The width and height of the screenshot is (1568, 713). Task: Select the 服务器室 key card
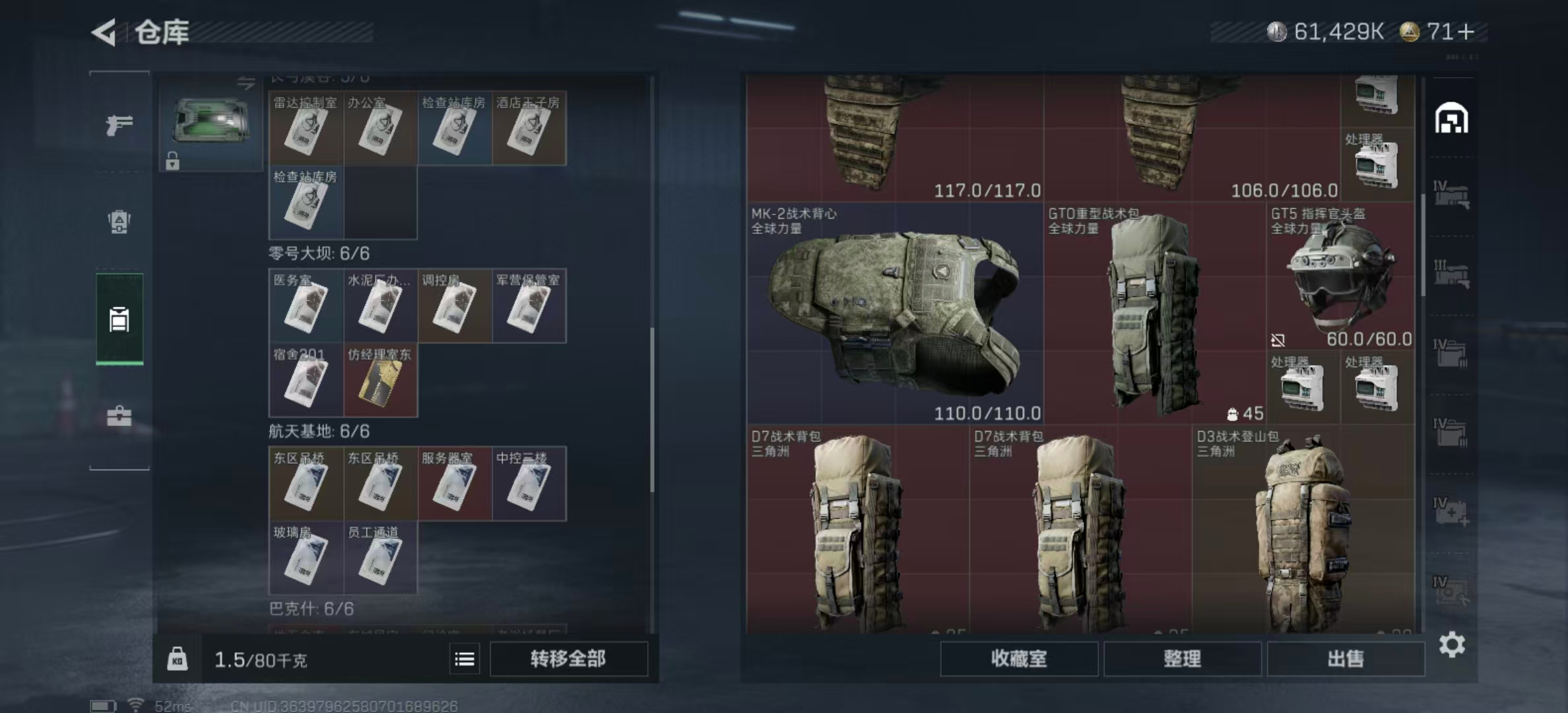tap(454, 484)
